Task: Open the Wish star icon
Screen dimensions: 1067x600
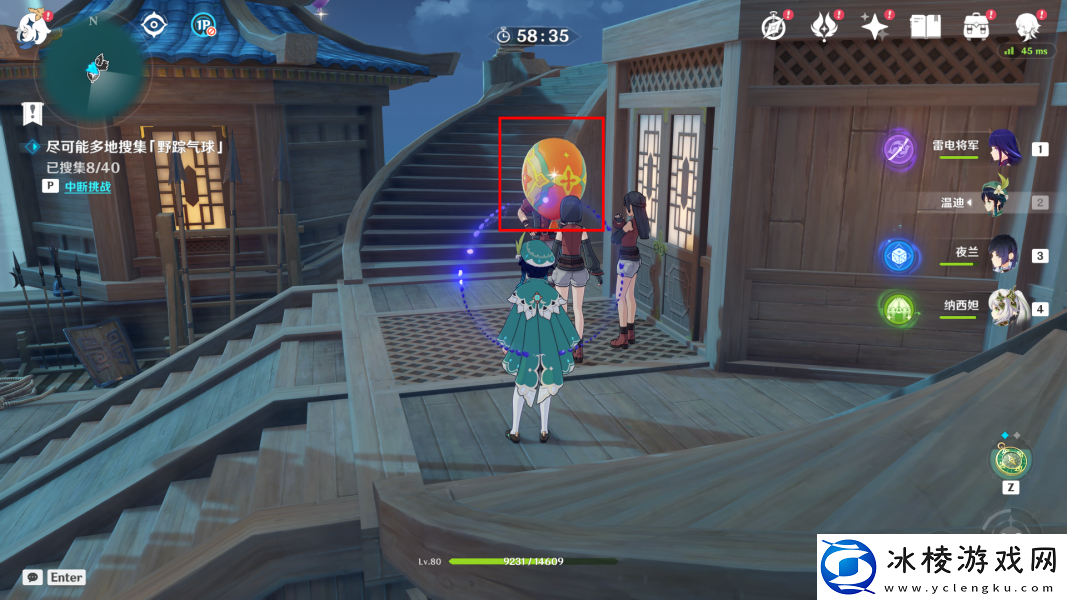Action: click(x=875, y=27)
